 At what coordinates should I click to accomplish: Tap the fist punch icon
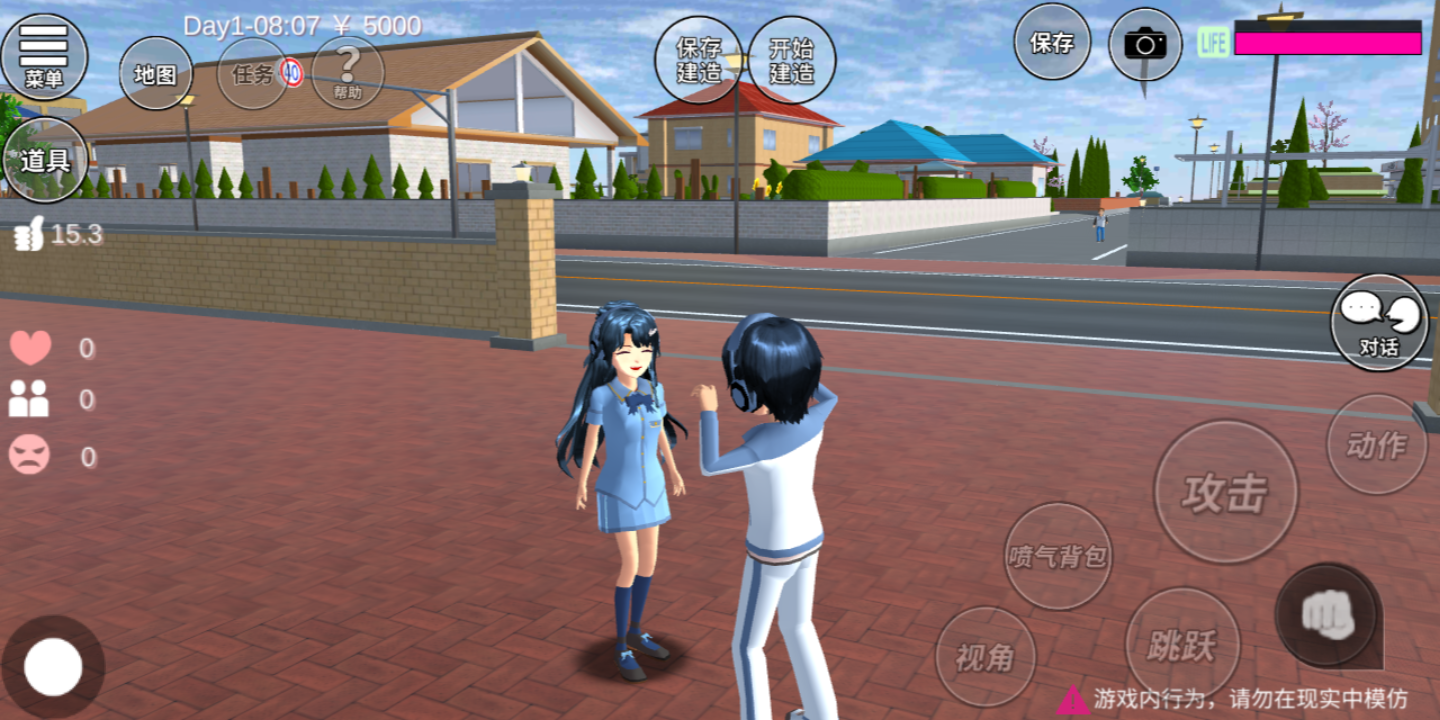[1328, 615]
